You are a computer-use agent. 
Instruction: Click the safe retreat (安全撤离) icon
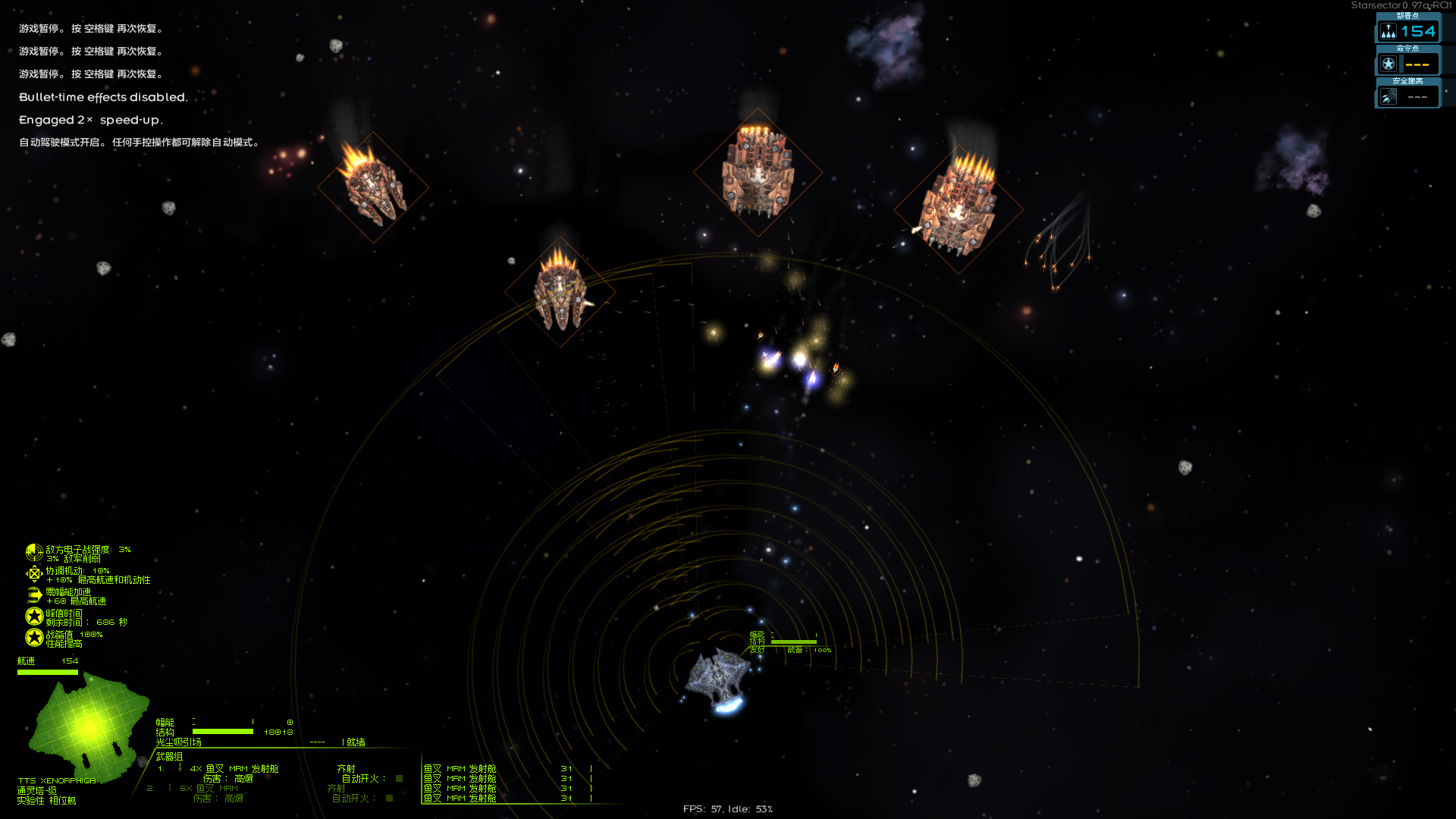click(x=1389, y=96)
